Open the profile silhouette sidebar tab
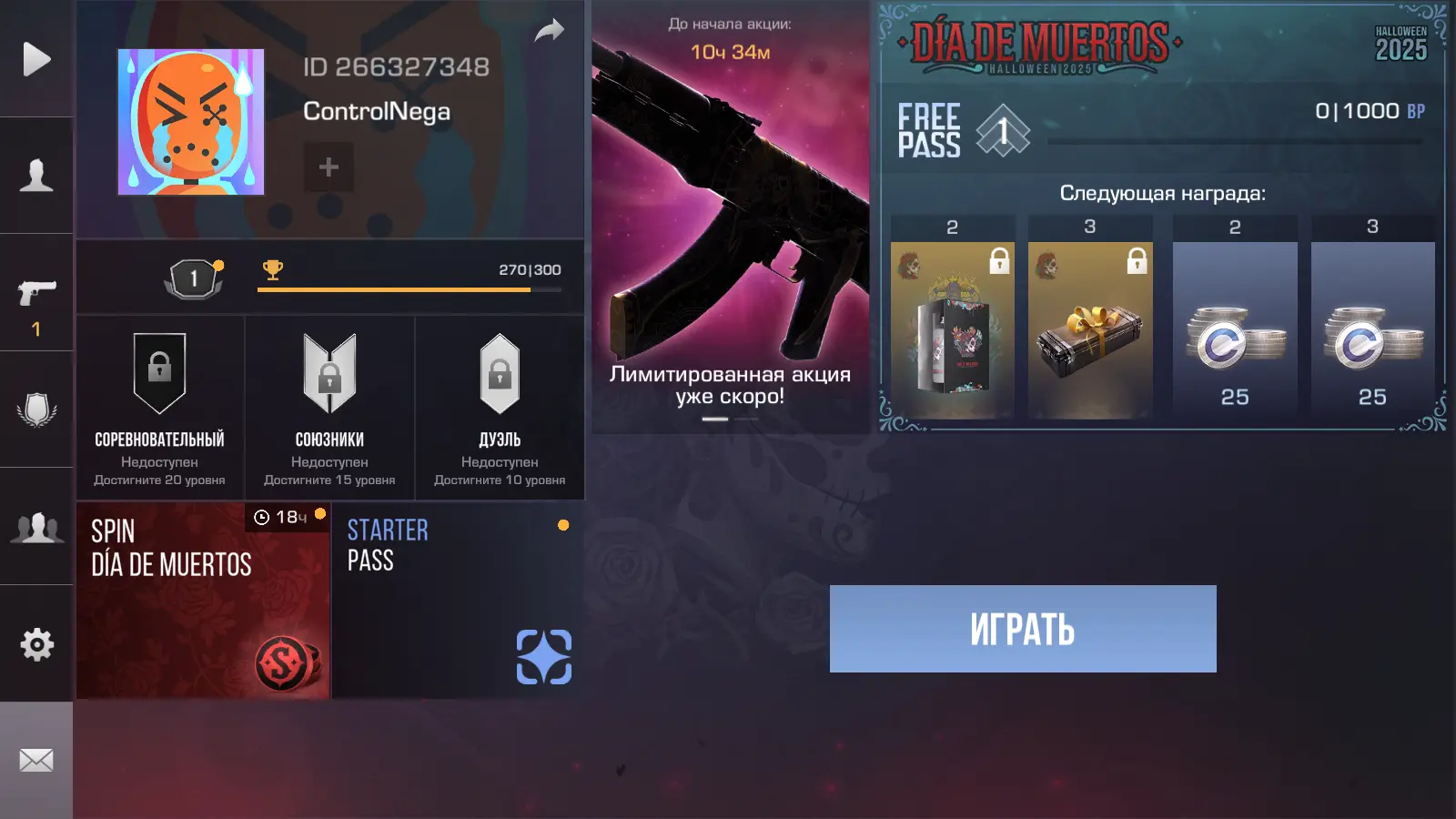The image size is (1456, 819). pyautogui.click(x=36, y=175)
